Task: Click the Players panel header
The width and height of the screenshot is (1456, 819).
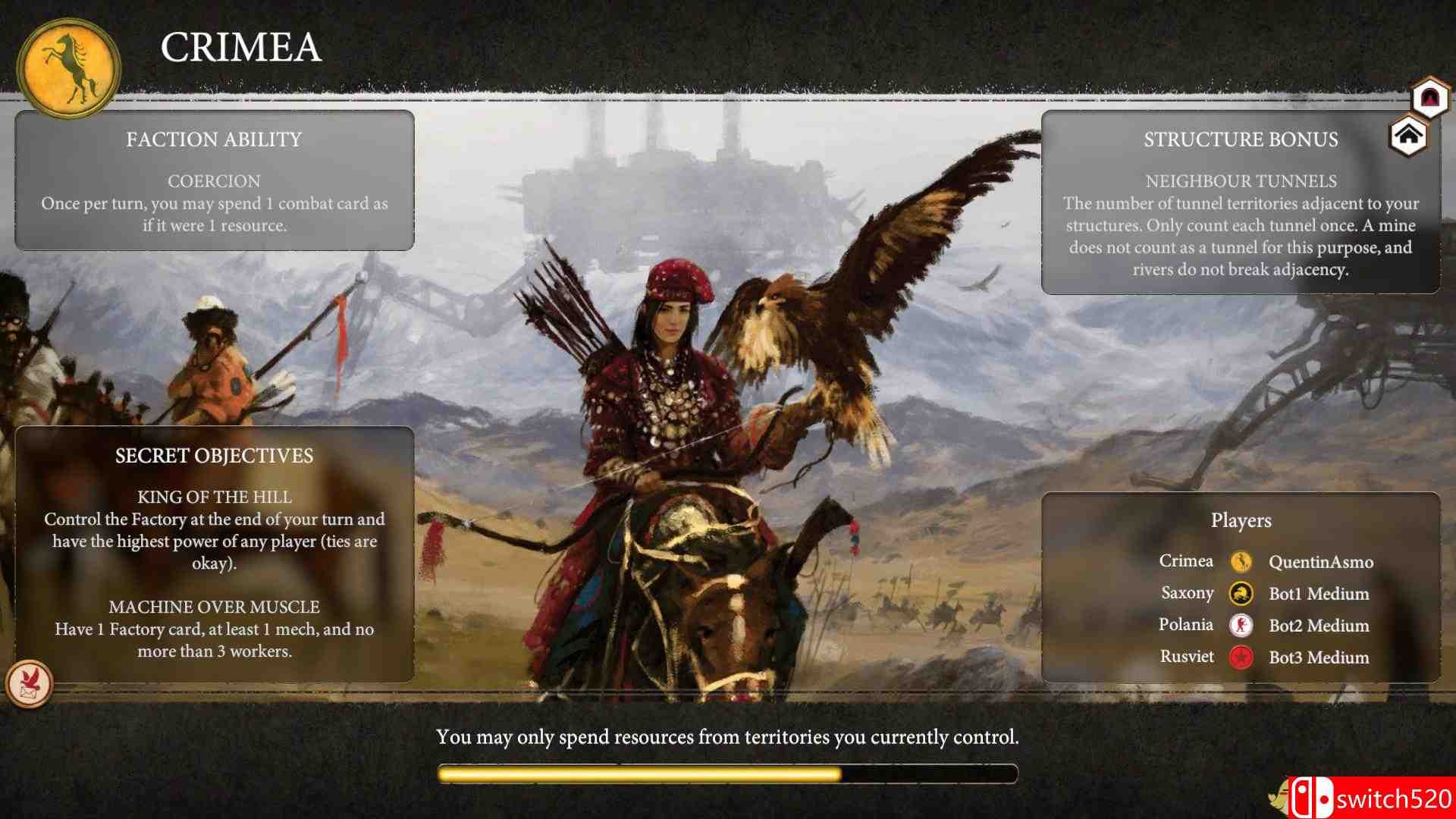Action: (x=1241, y=521)
